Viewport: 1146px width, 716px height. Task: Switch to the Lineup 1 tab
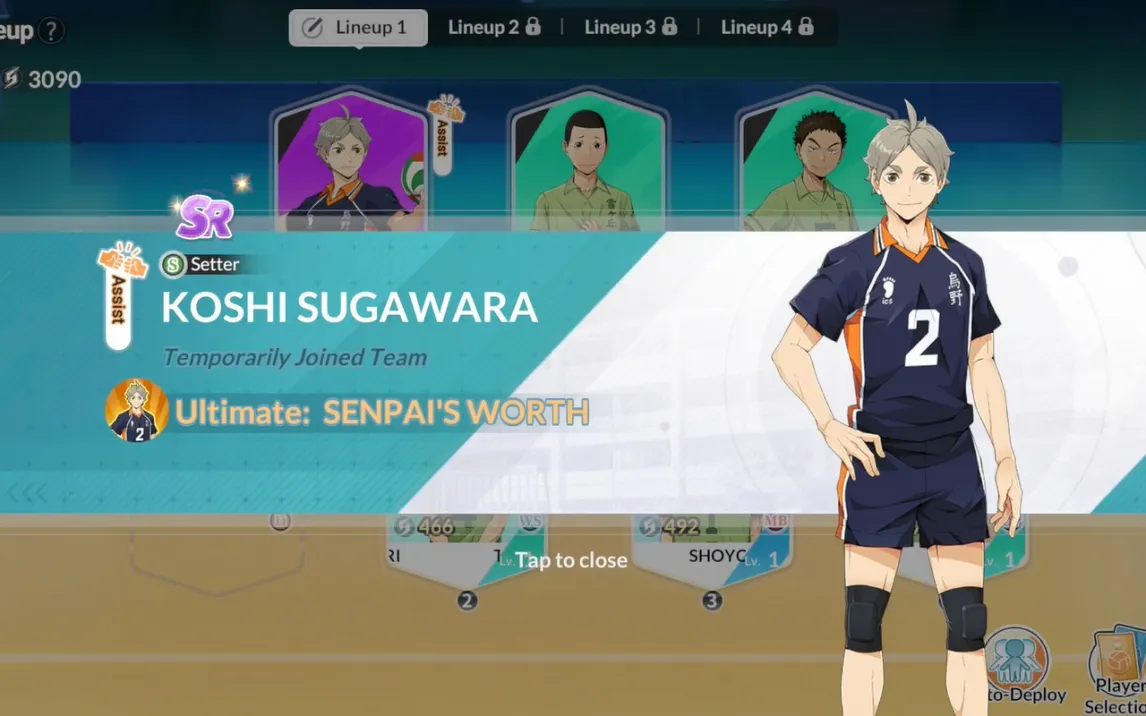[x=358, y=28]
